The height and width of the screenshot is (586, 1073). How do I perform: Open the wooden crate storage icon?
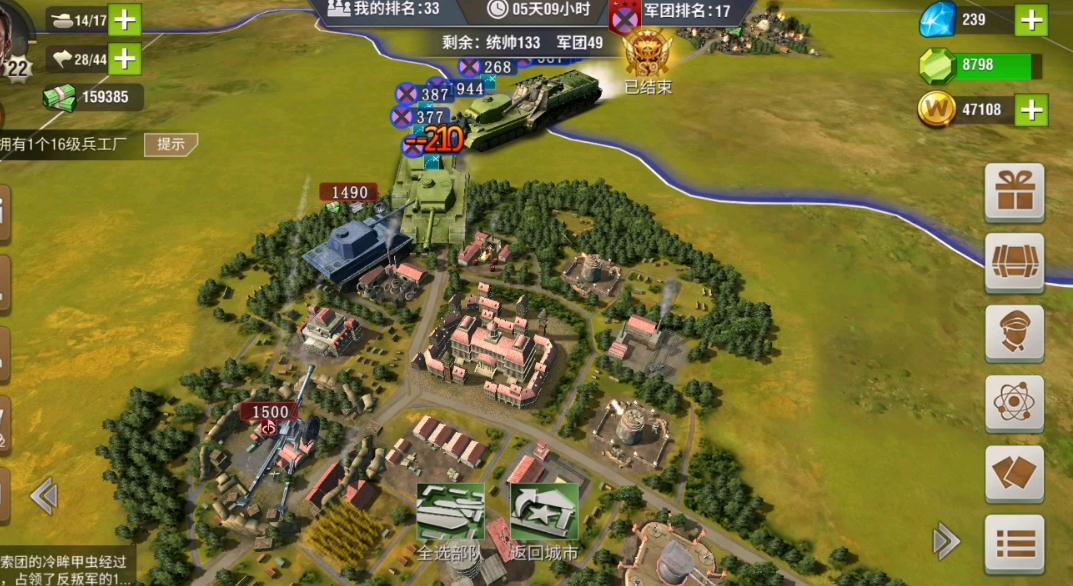click(x=1015, y=263)
